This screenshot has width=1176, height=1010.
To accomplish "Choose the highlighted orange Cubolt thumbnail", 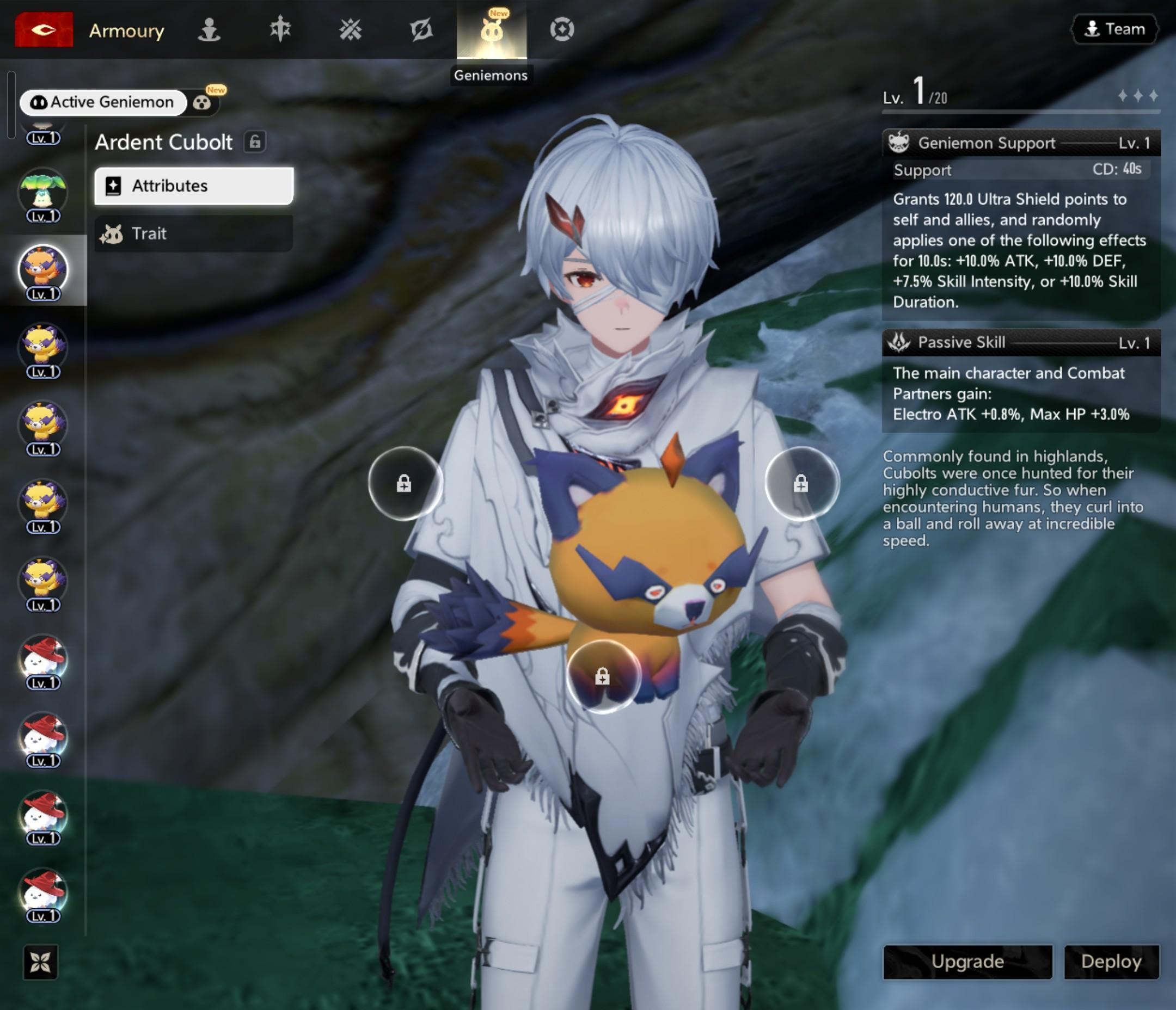I will (x=43, y=269).
